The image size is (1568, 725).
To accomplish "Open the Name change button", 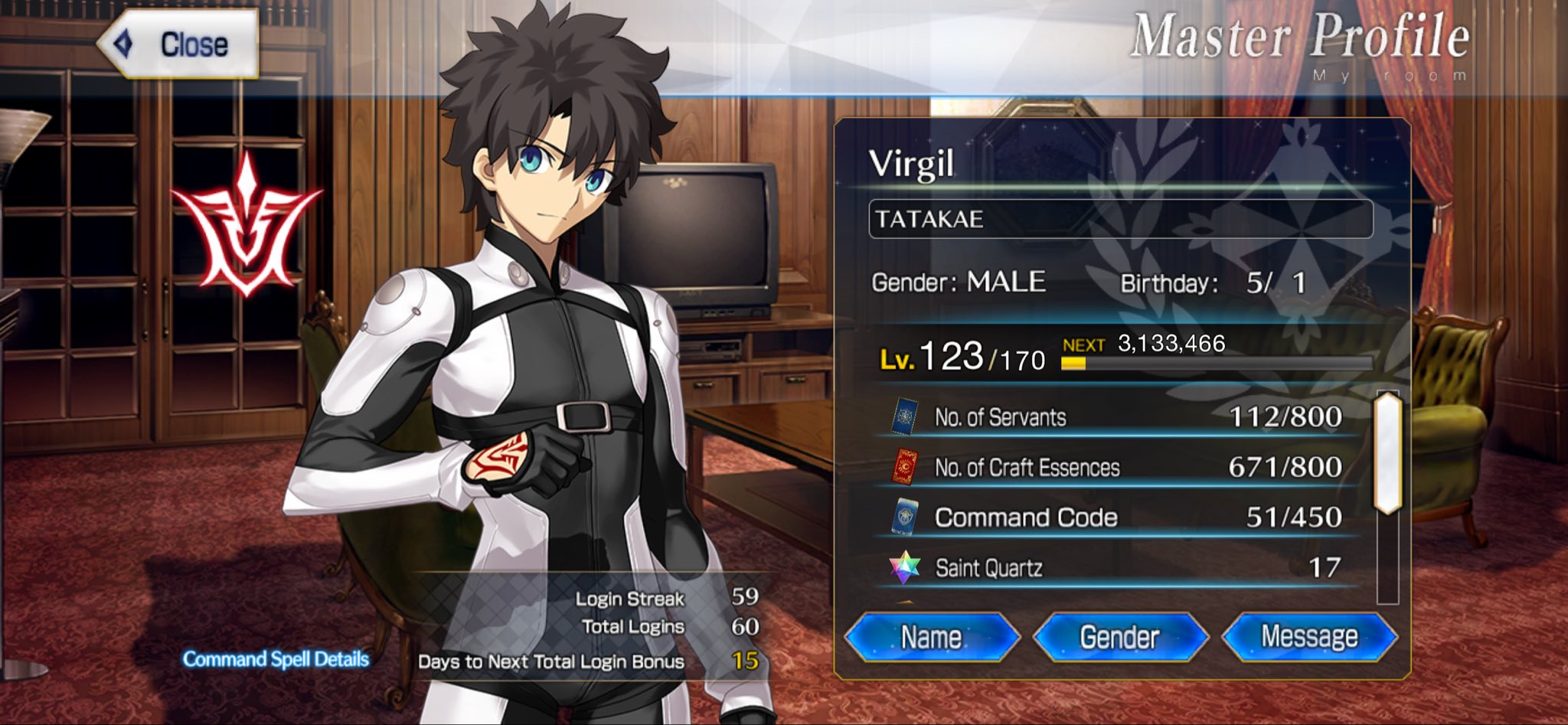I will pyautogui.click(x=932, y=637).
